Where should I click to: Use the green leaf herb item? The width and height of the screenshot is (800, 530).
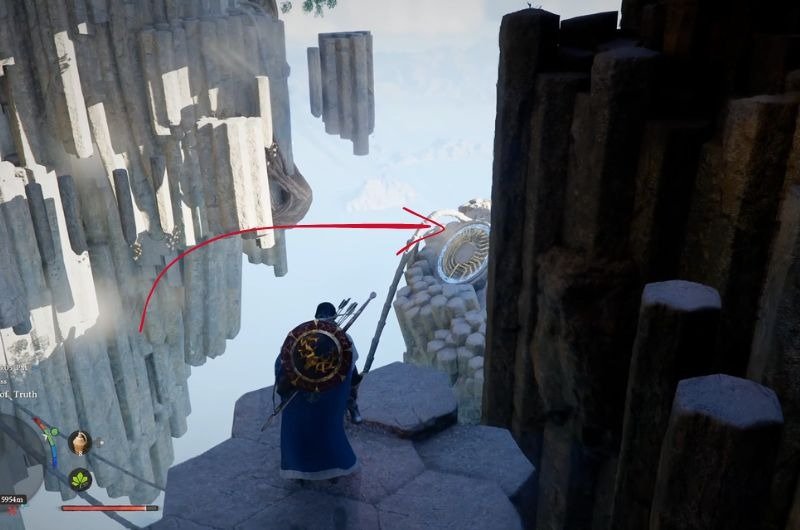(x=80, y=480)
